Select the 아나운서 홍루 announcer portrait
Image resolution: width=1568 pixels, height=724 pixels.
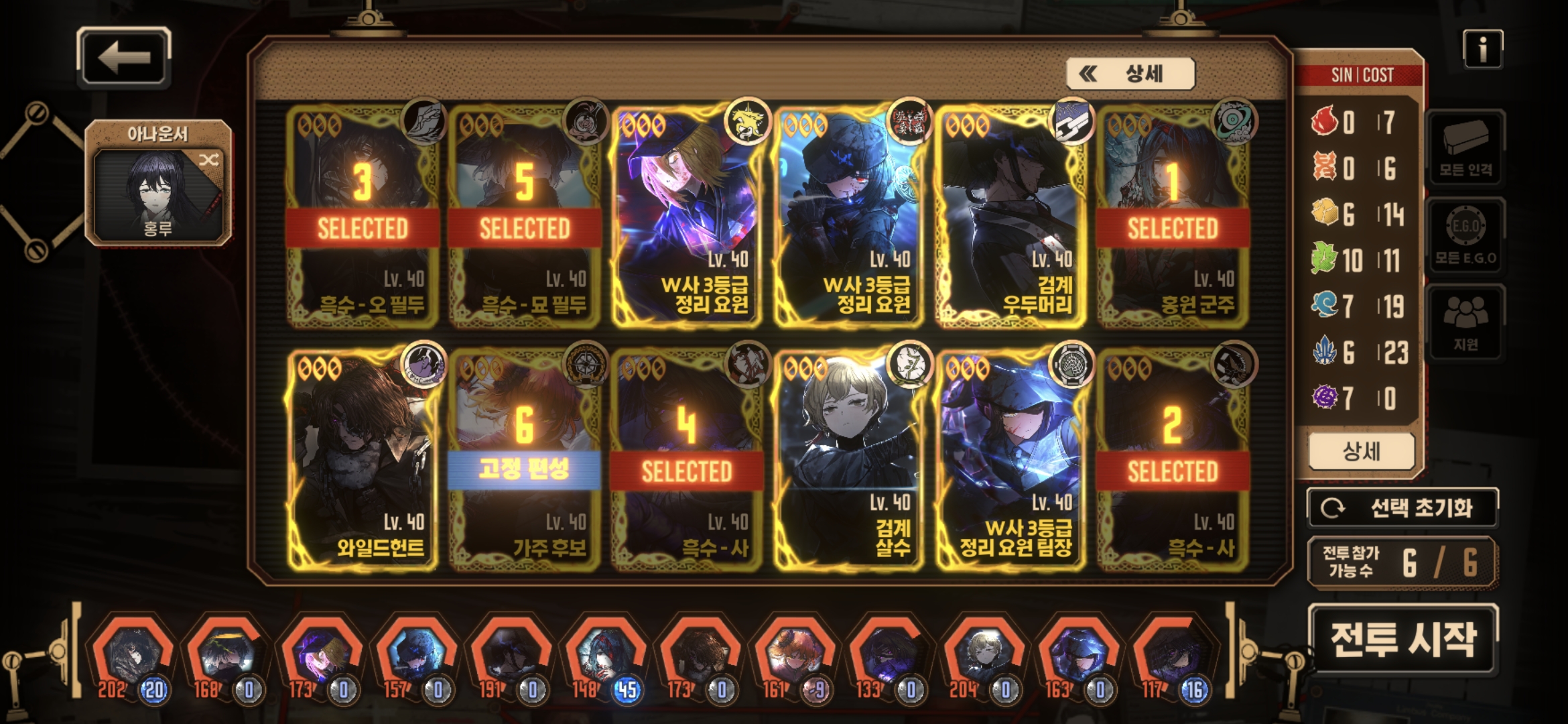(x=158, y=184)
